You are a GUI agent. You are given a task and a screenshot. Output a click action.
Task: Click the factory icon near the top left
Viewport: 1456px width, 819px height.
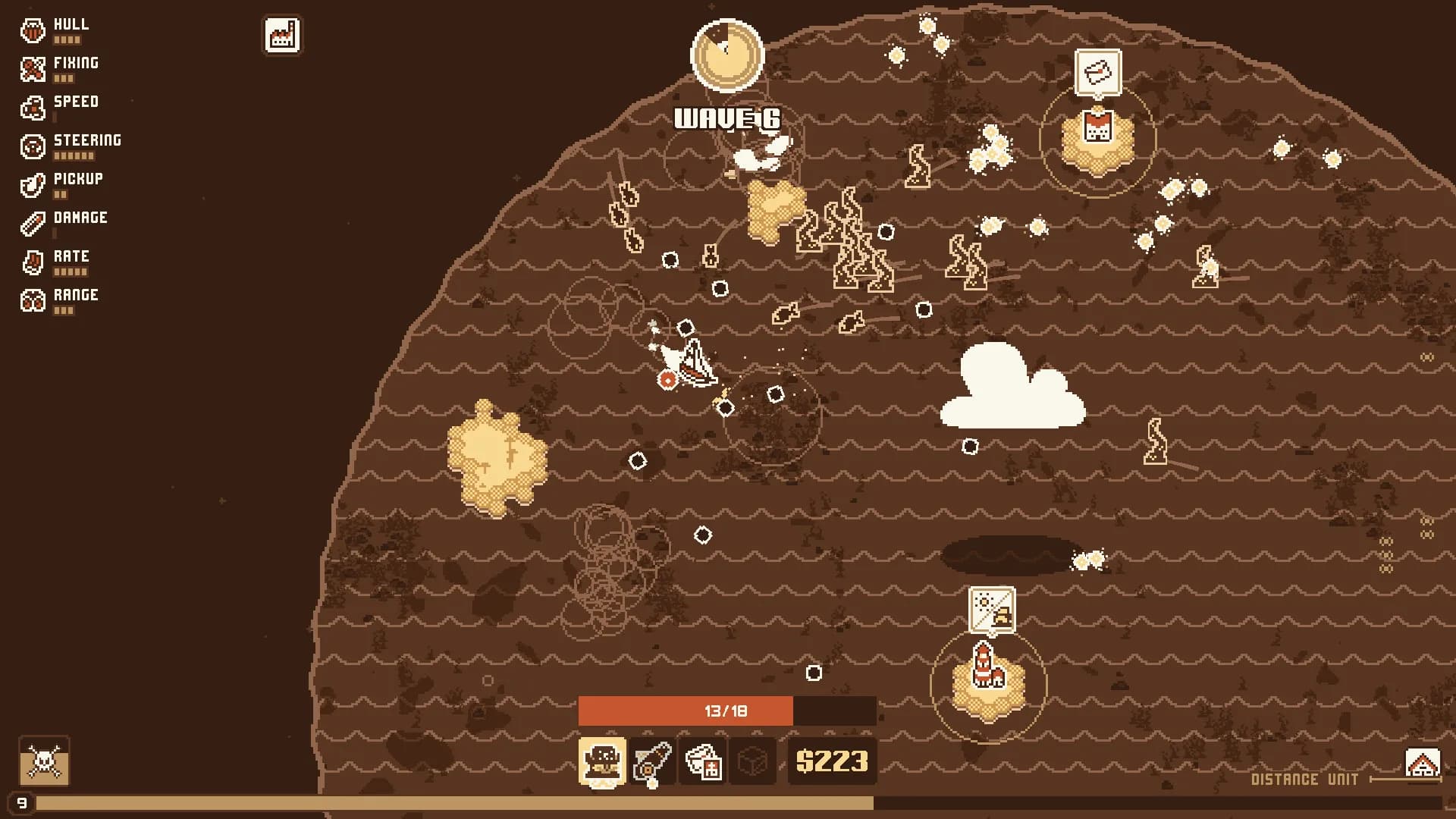(x=281, y=35)
